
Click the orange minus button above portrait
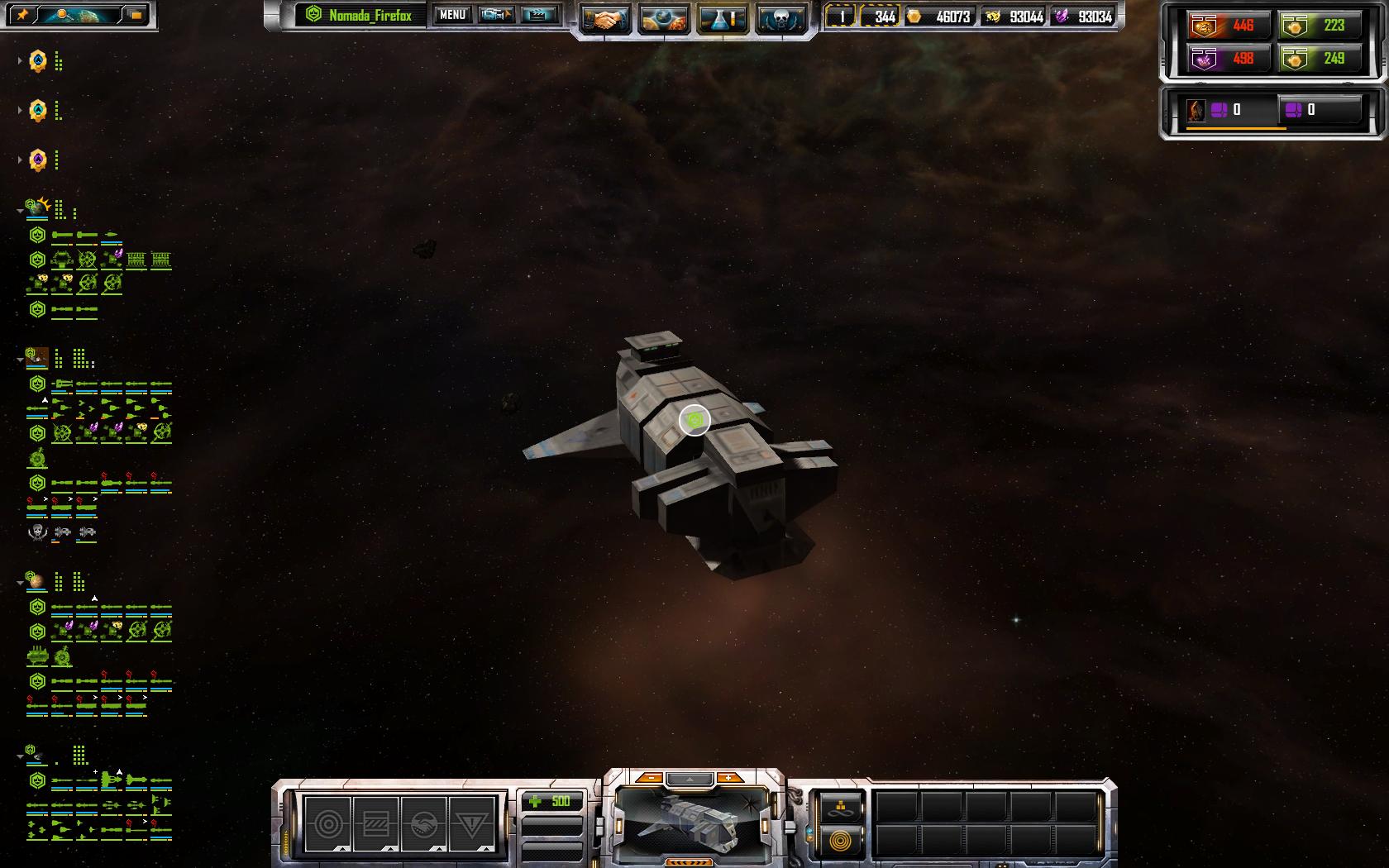[x=652, y=778]
